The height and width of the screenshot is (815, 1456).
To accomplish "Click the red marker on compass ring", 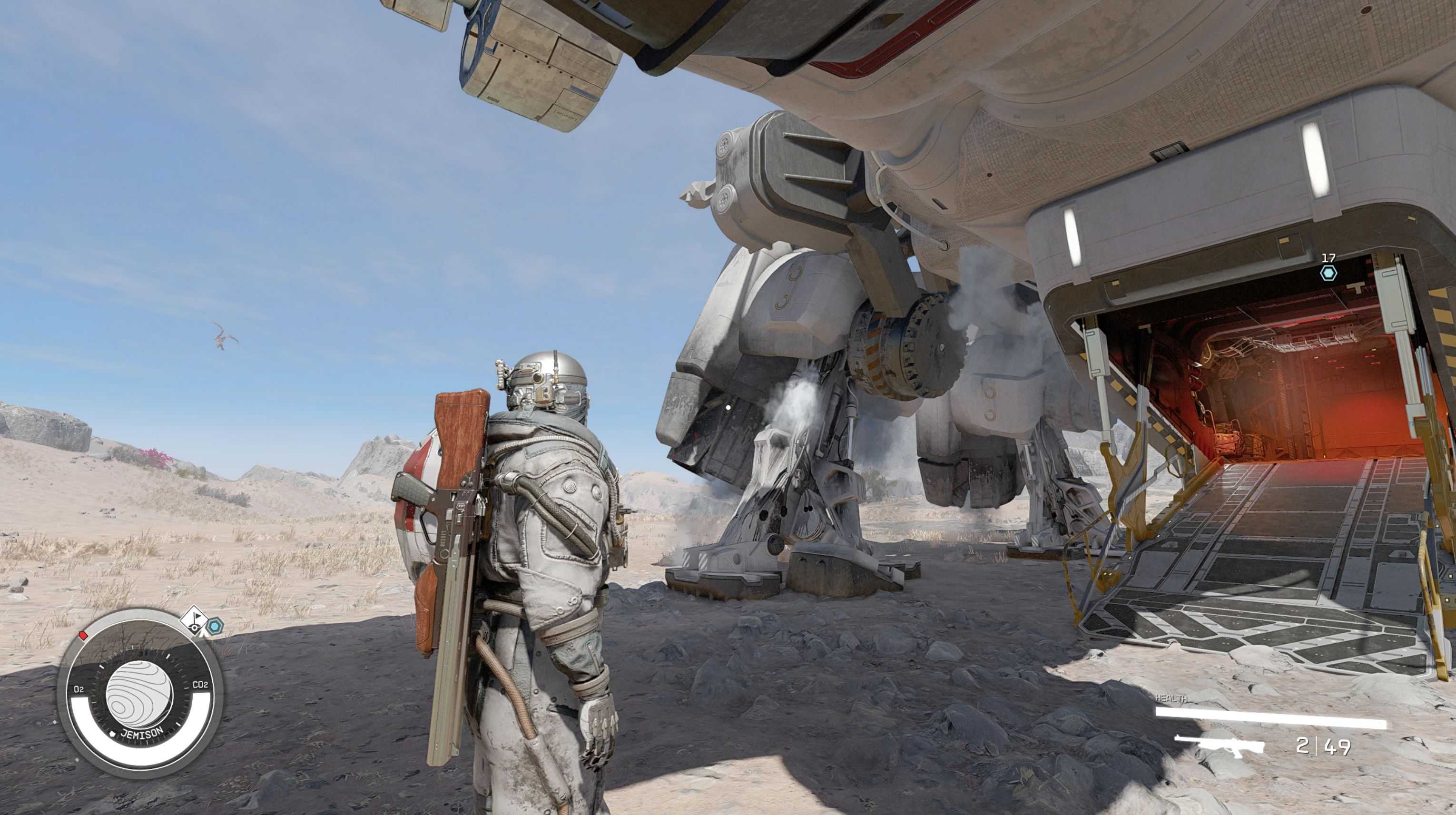I will tap(84, 635).
